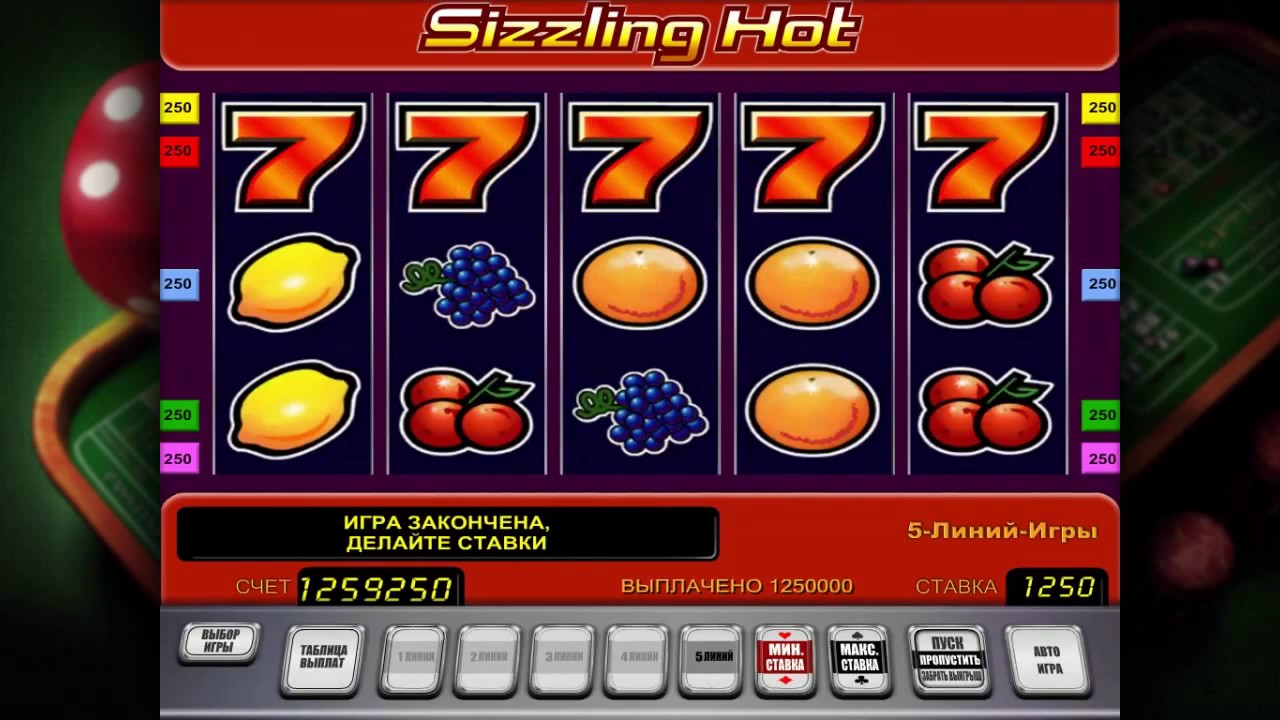Choose the 2 ЛИНИИ button
Viewport: 1280px width, 720px height.
[x=488, y=658]
